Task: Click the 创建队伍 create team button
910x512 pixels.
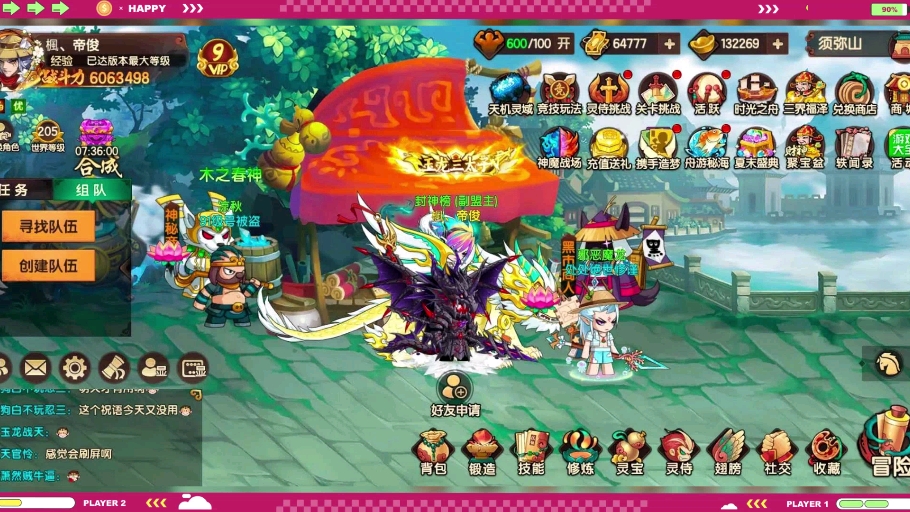Action: point(49,265)
